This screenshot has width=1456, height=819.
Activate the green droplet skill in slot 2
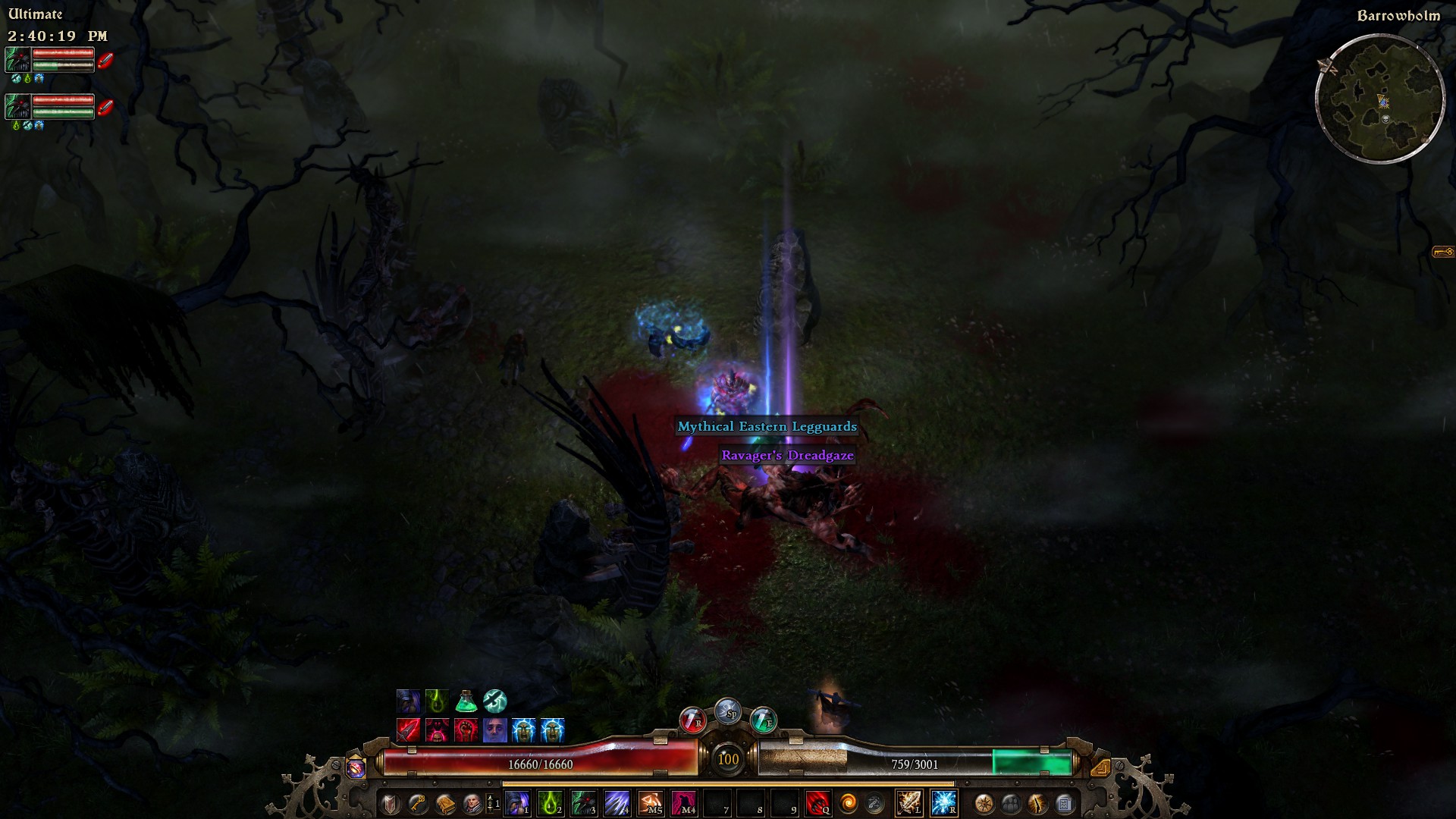tap(551, 802)
